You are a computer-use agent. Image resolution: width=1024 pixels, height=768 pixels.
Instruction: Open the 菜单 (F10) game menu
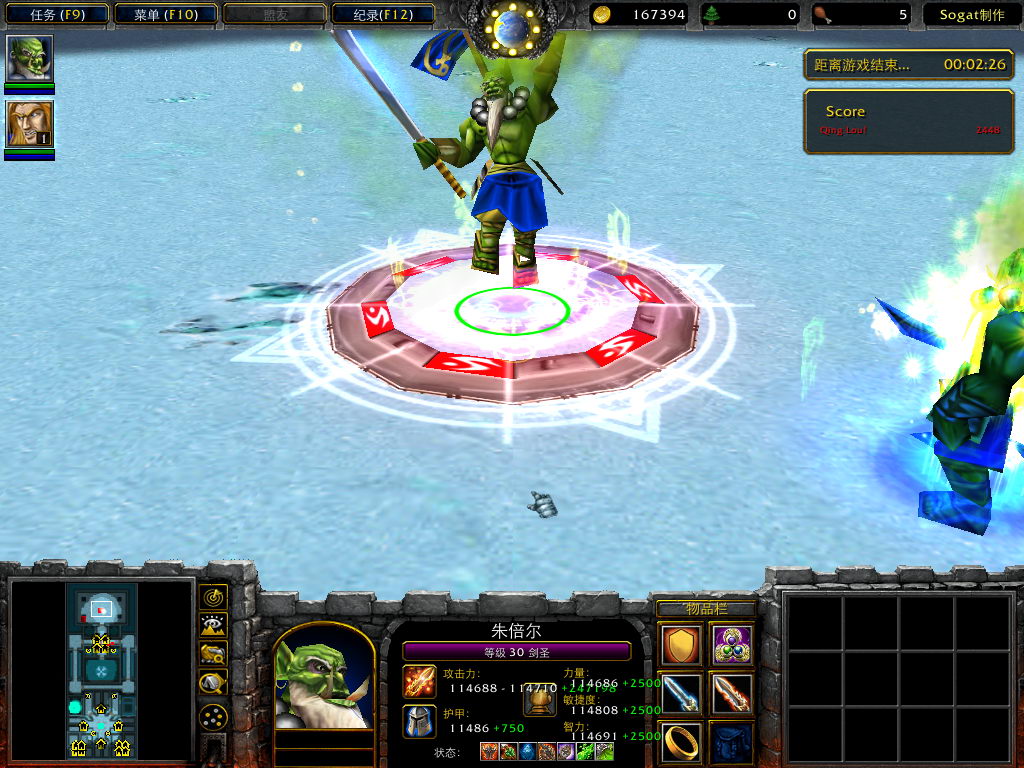(x=165, y=14)
